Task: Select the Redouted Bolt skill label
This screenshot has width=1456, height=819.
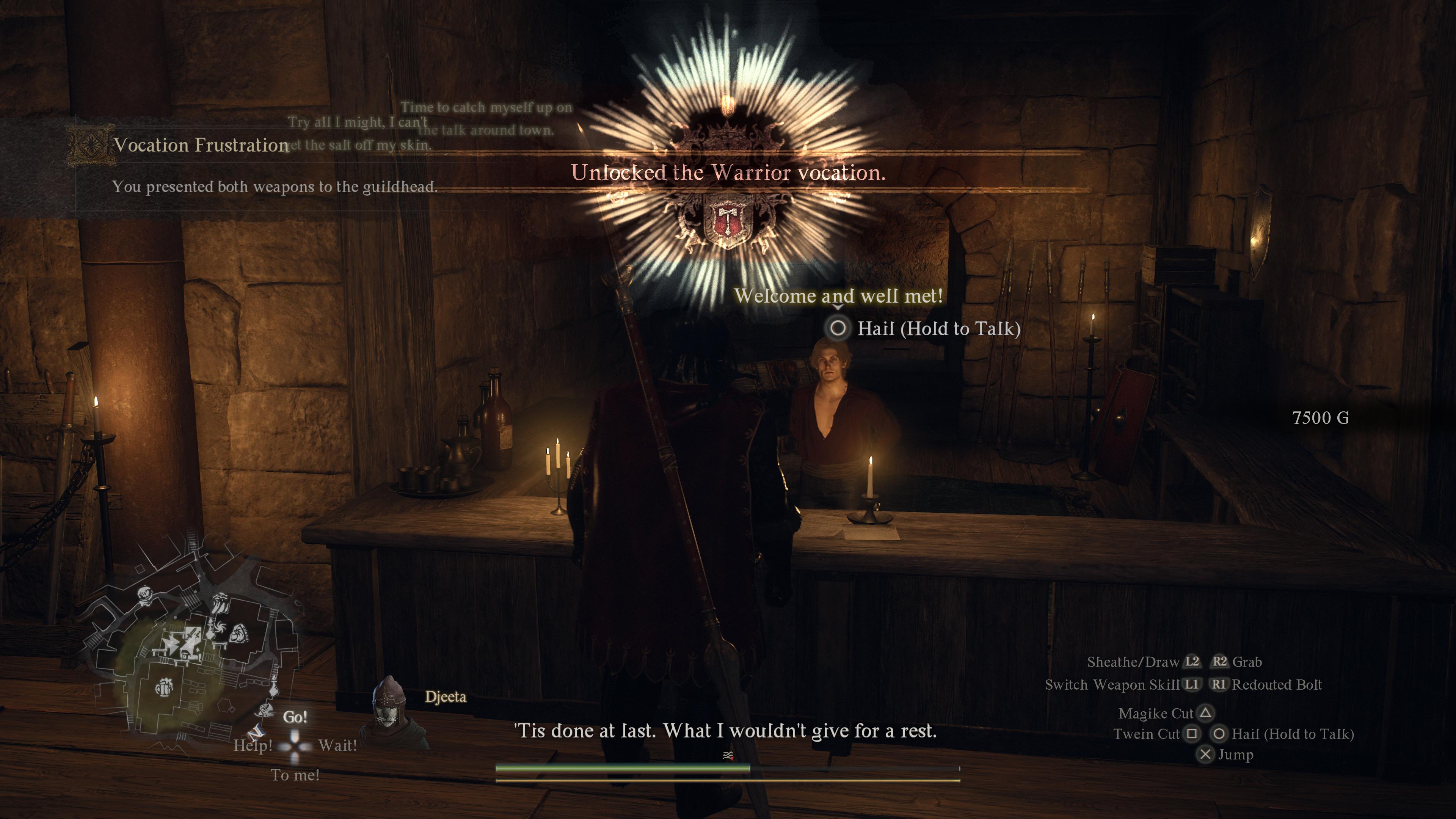Action: pos(1276,685)
